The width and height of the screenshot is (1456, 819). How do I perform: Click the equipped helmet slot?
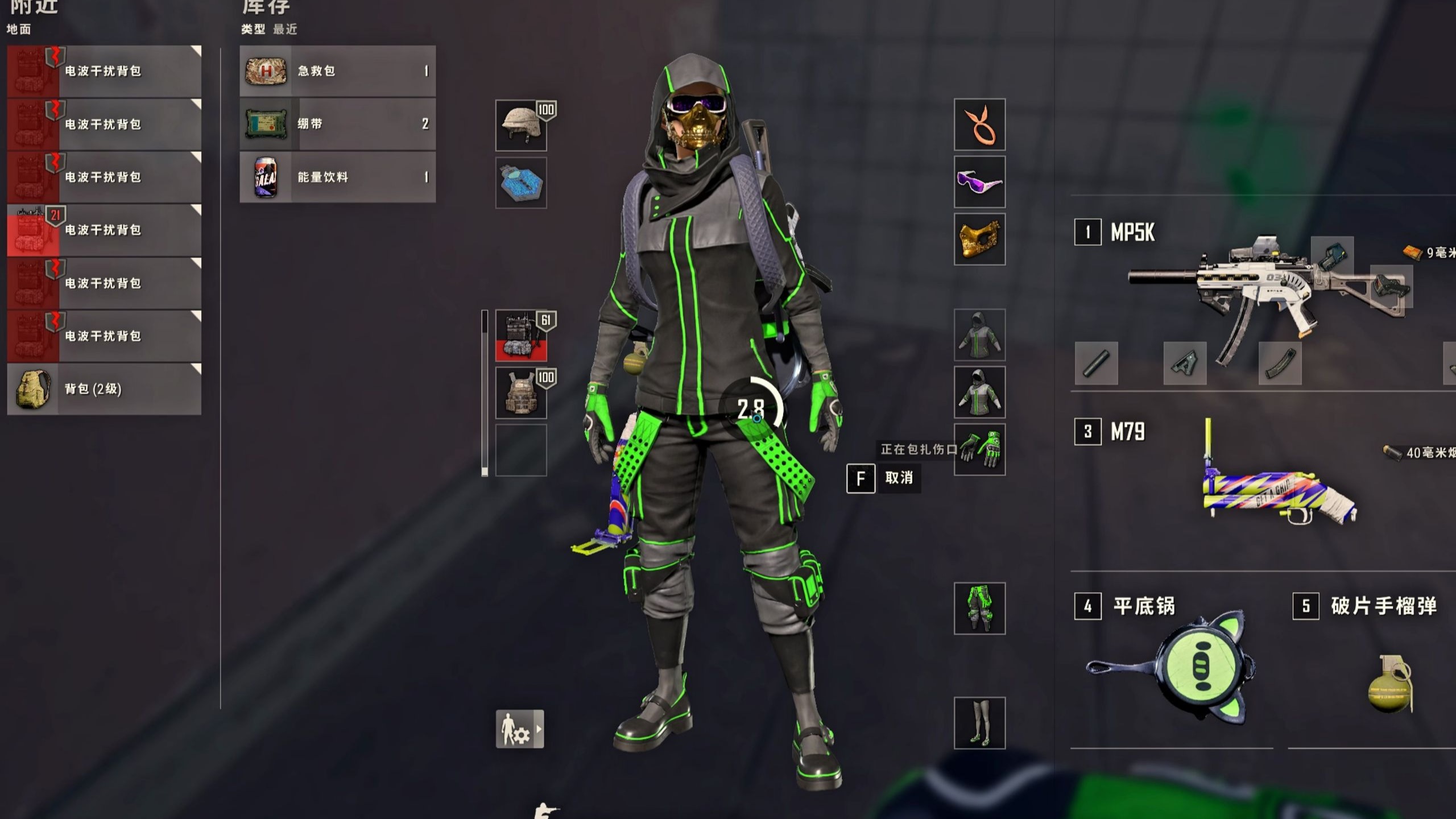pos(521,126)
